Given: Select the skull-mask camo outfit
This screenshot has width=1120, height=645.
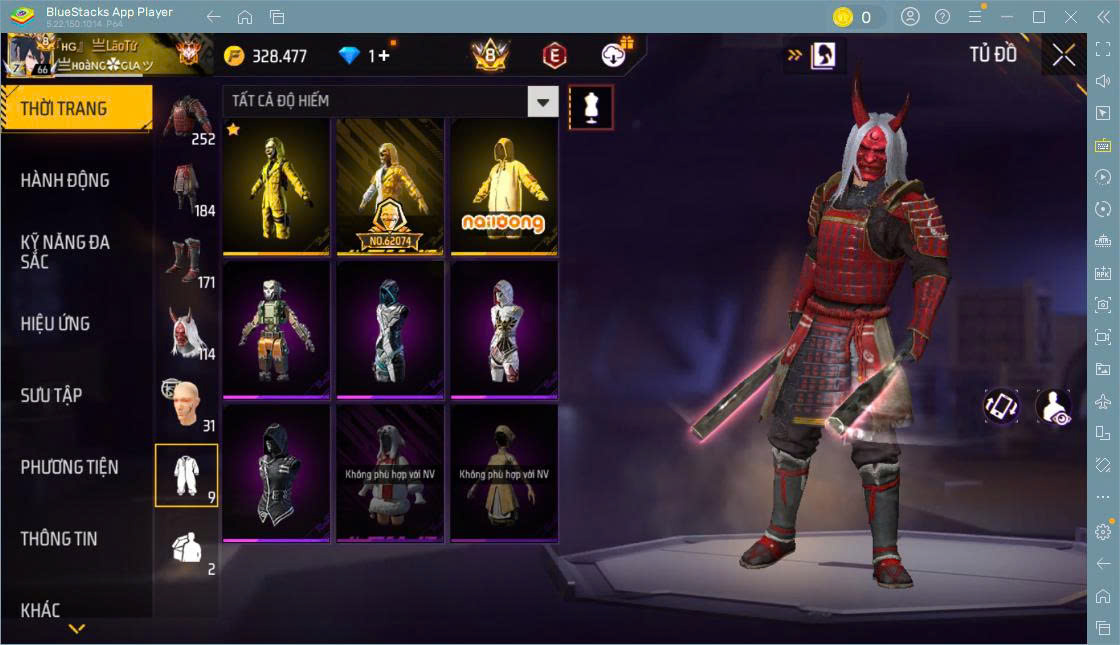Looking at the screenshot, I should (276, 329).
